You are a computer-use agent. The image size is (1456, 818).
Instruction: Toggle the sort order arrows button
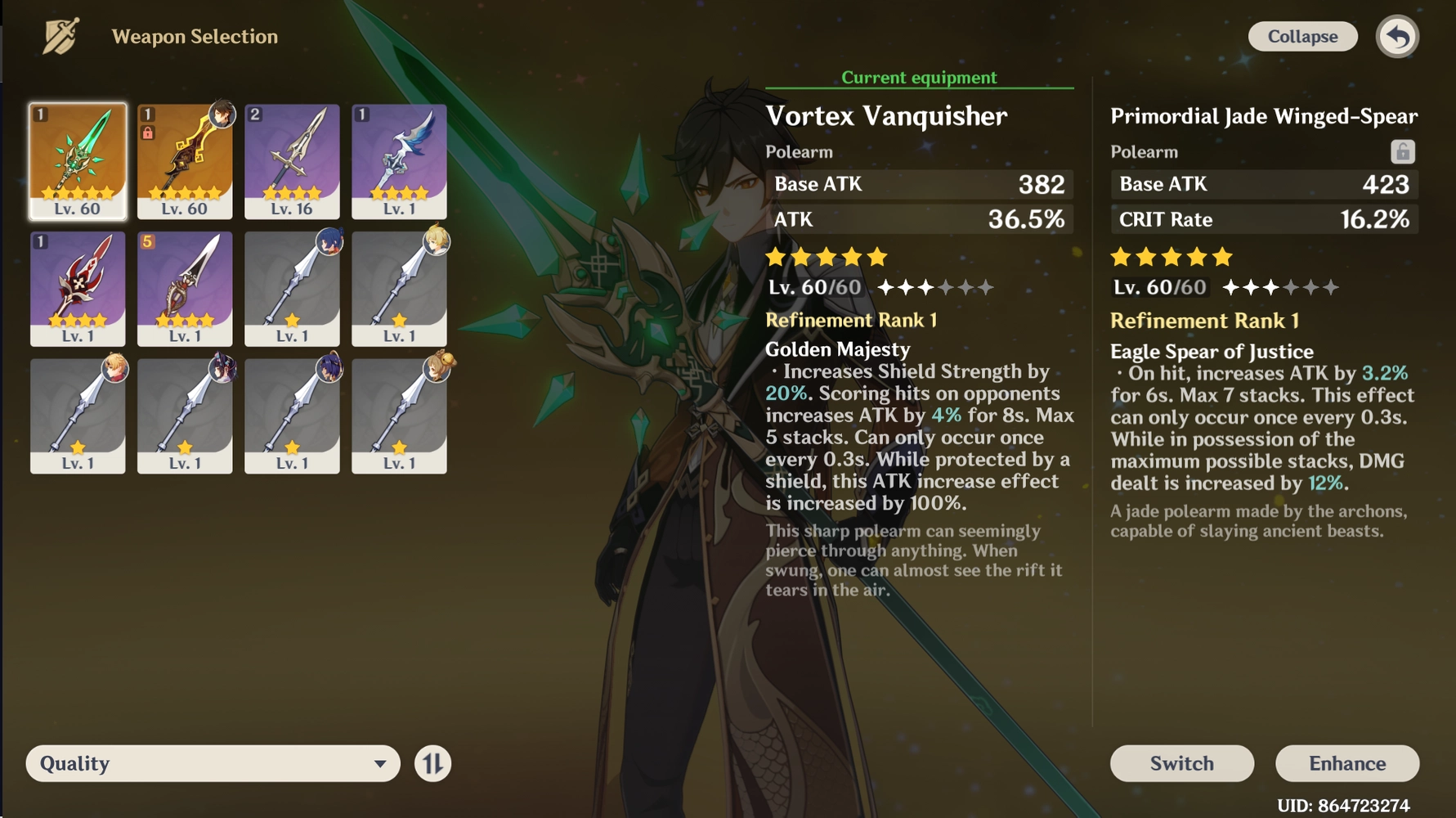tap(432, 763)
